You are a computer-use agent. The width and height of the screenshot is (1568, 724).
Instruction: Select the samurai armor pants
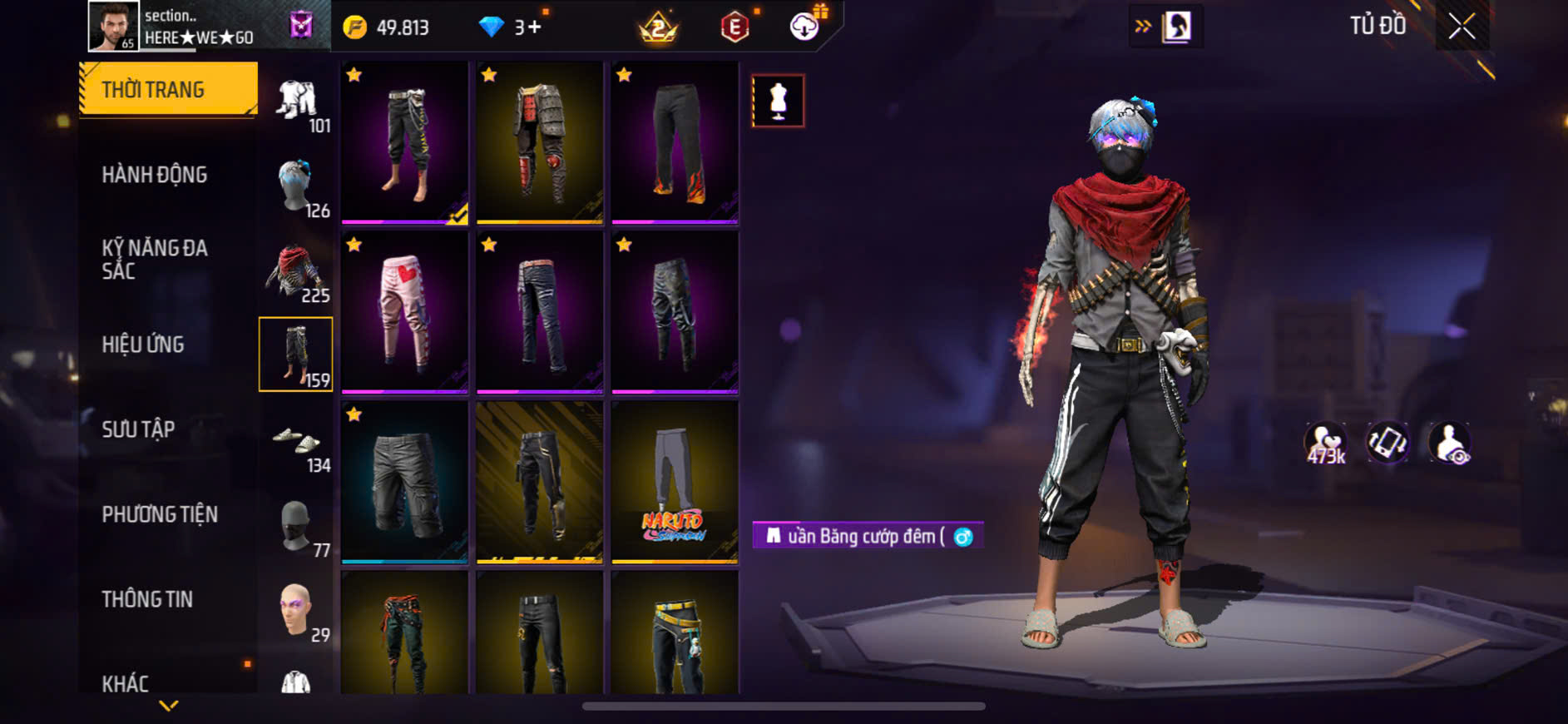point(540,142)
